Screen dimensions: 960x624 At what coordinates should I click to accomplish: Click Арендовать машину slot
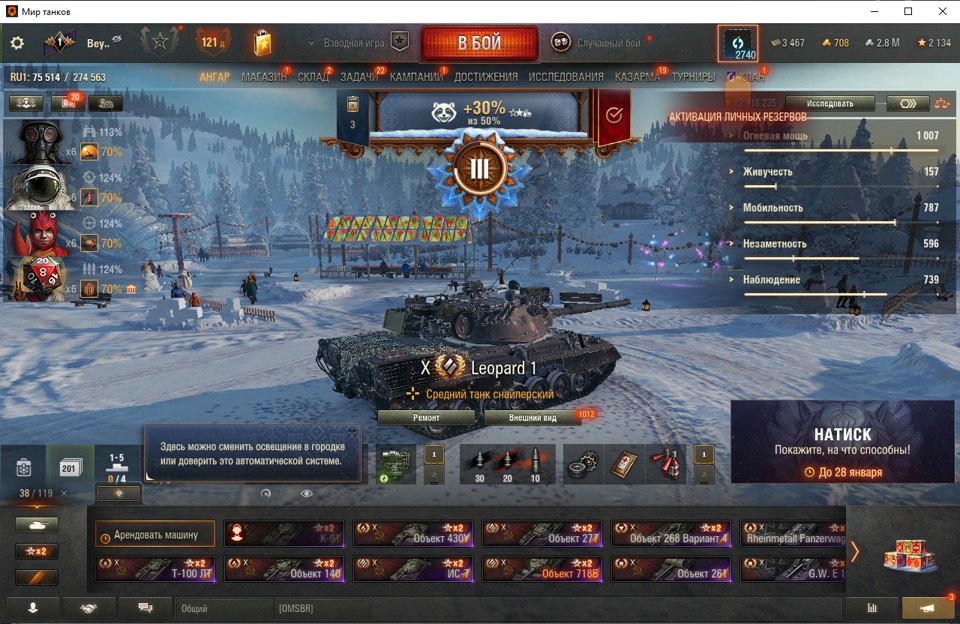pos(156,535)
